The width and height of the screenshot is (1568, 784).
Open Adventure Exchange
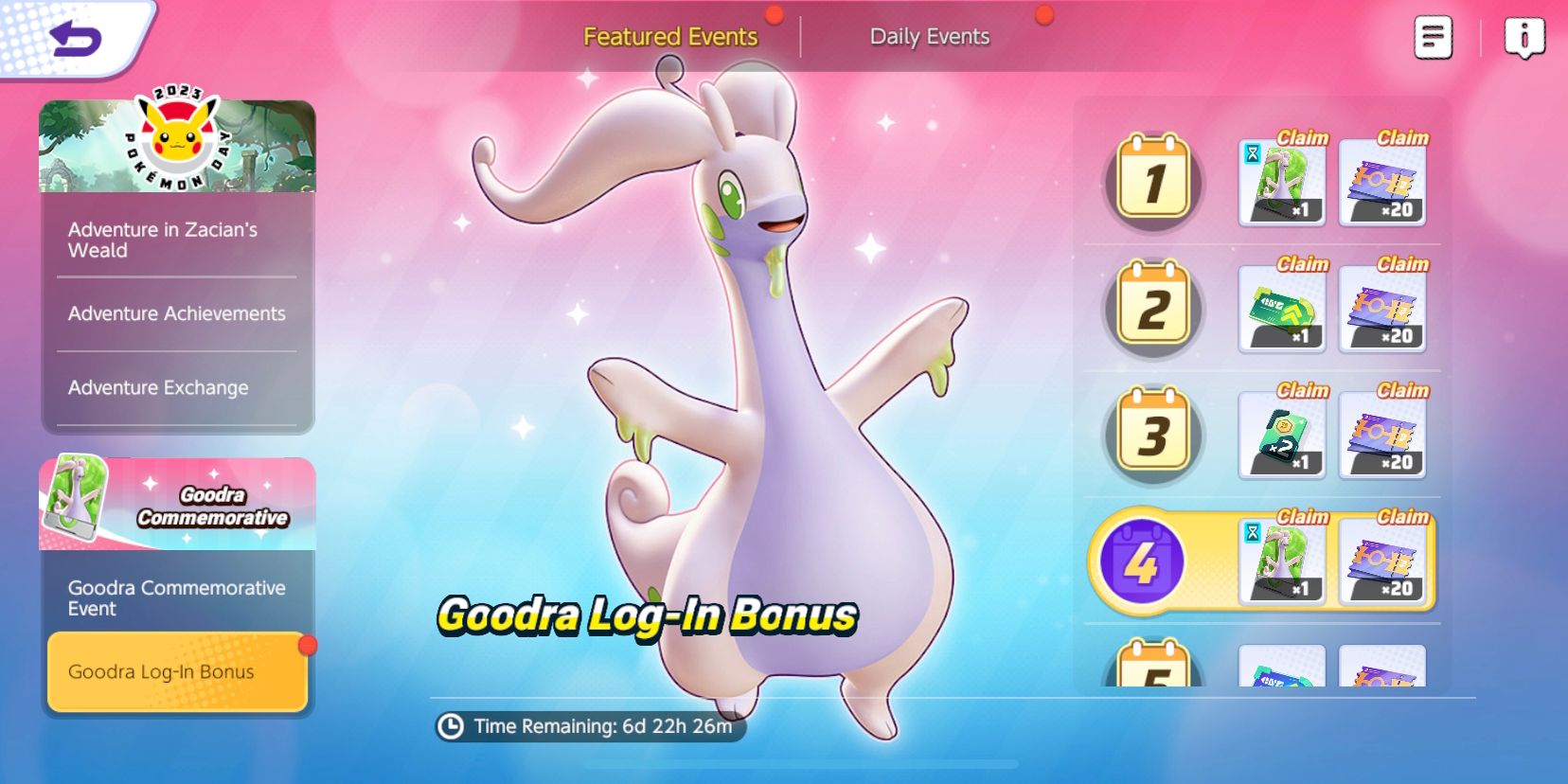coord(157,386)
